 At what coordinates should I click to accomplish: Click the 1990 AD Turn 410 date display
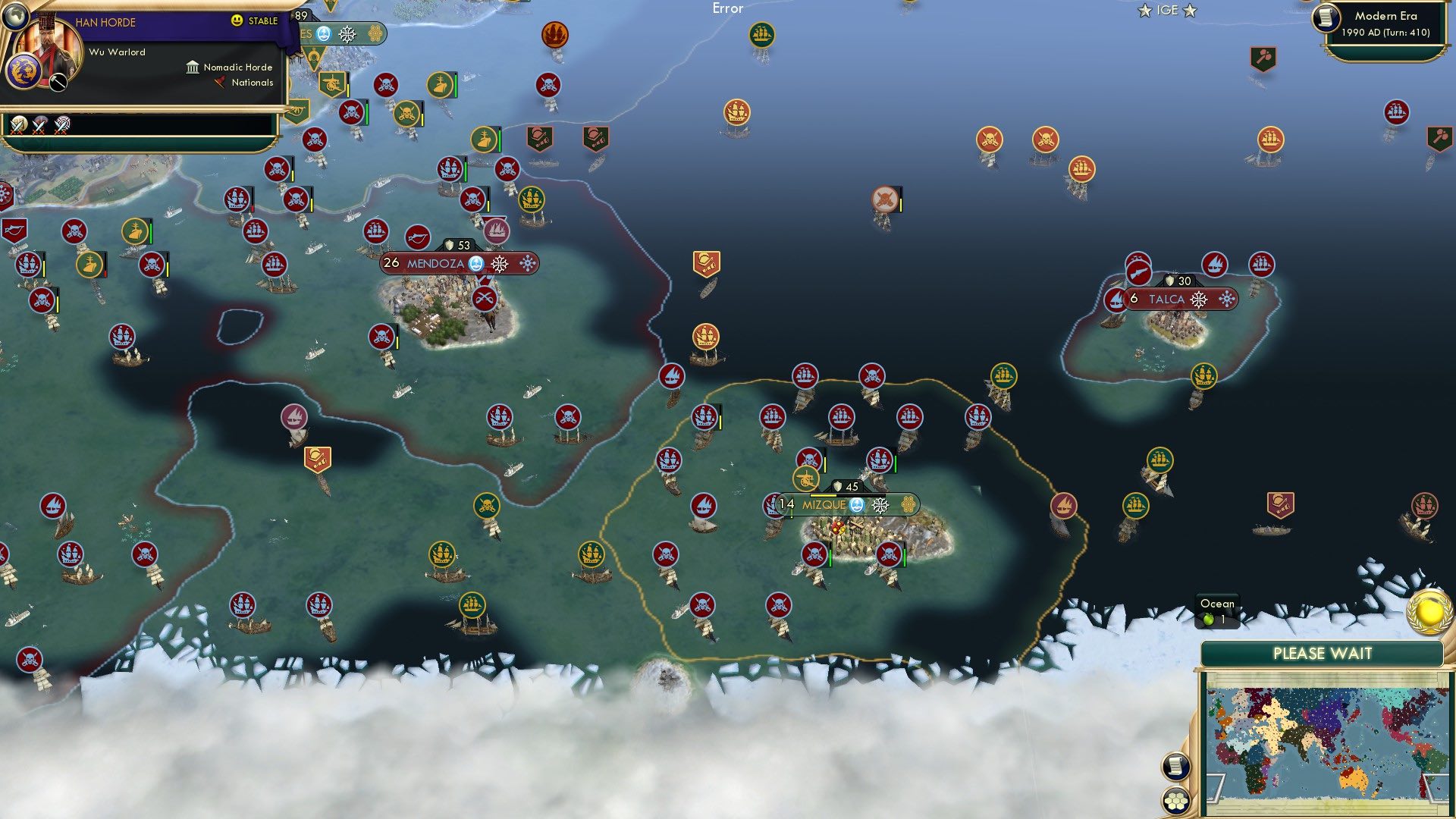tap(1385, 33)
